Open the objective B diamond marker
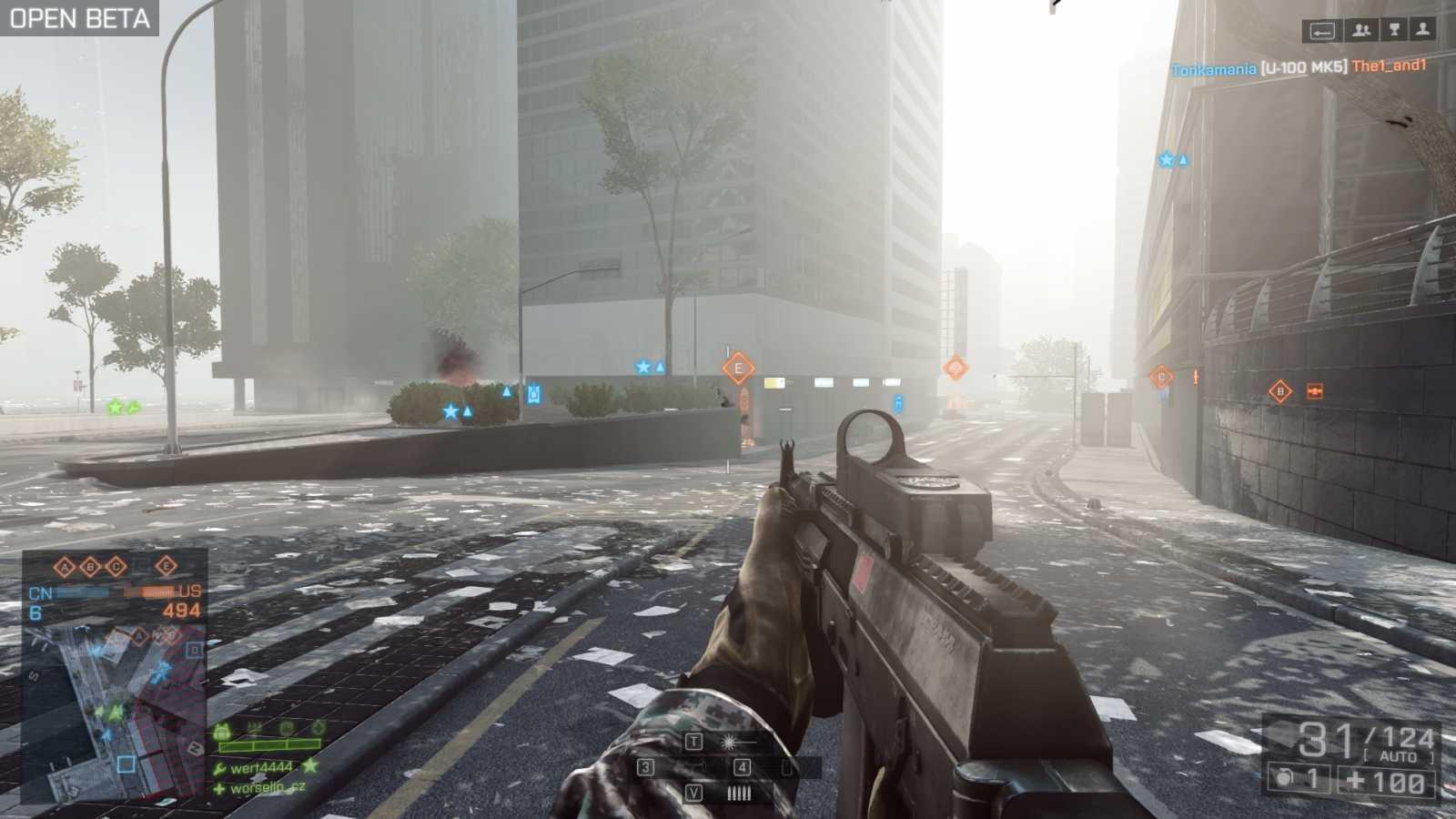This screenshot has height=819, width=1456. click(x=1279, y=391)
